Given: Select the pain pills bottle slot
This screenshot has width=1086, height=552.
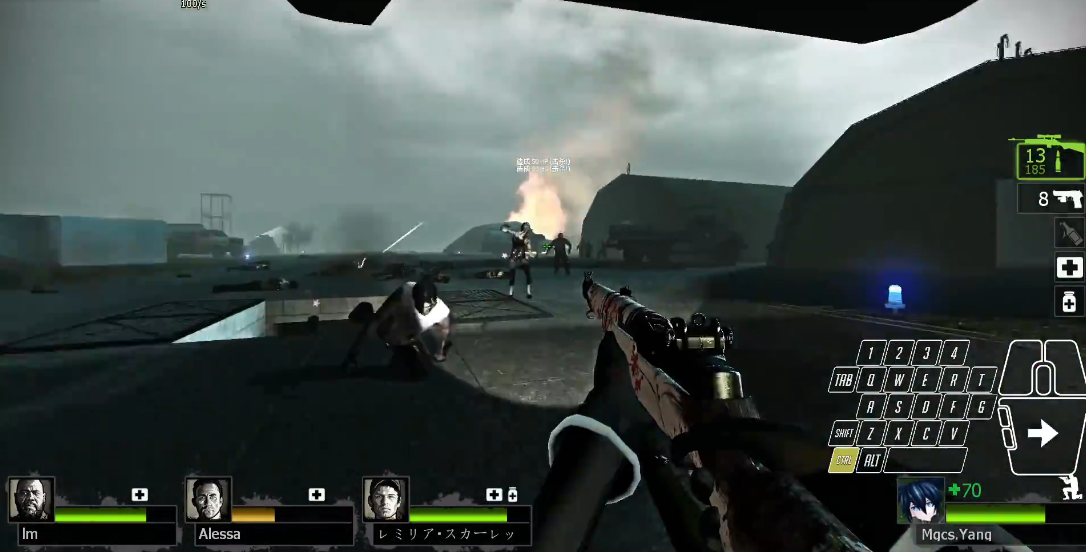Looking at the screenshot, I should (1069, 301).
